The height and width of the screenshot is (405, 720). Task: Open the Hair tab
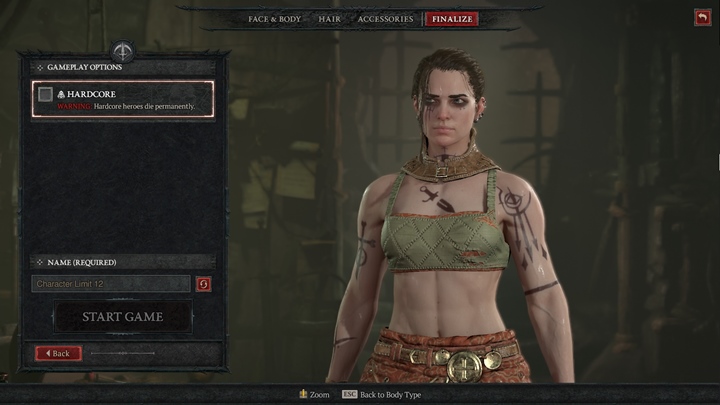329,19
